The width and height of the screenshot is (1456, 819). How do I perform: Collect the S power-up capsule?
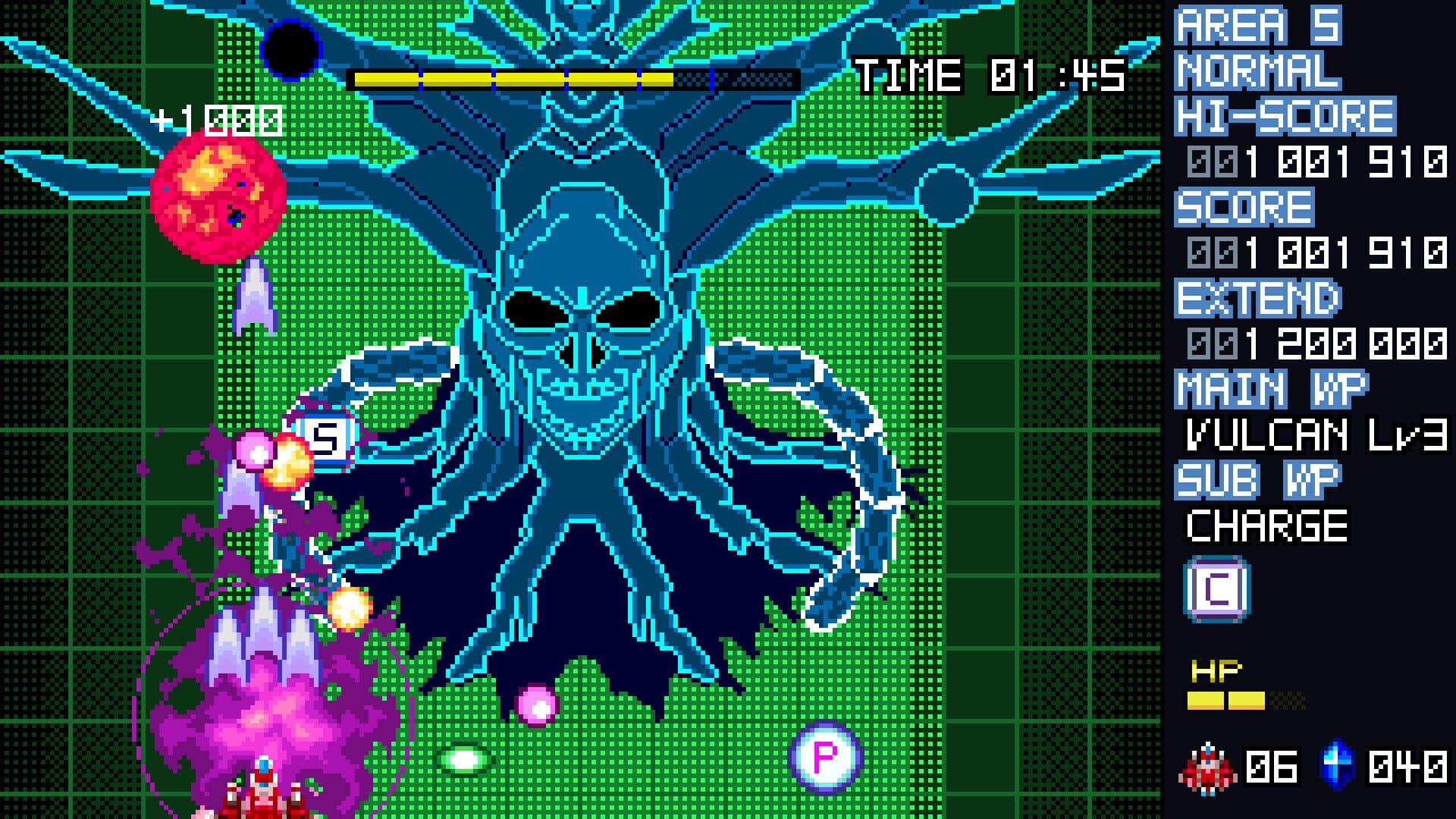[326, 438]
